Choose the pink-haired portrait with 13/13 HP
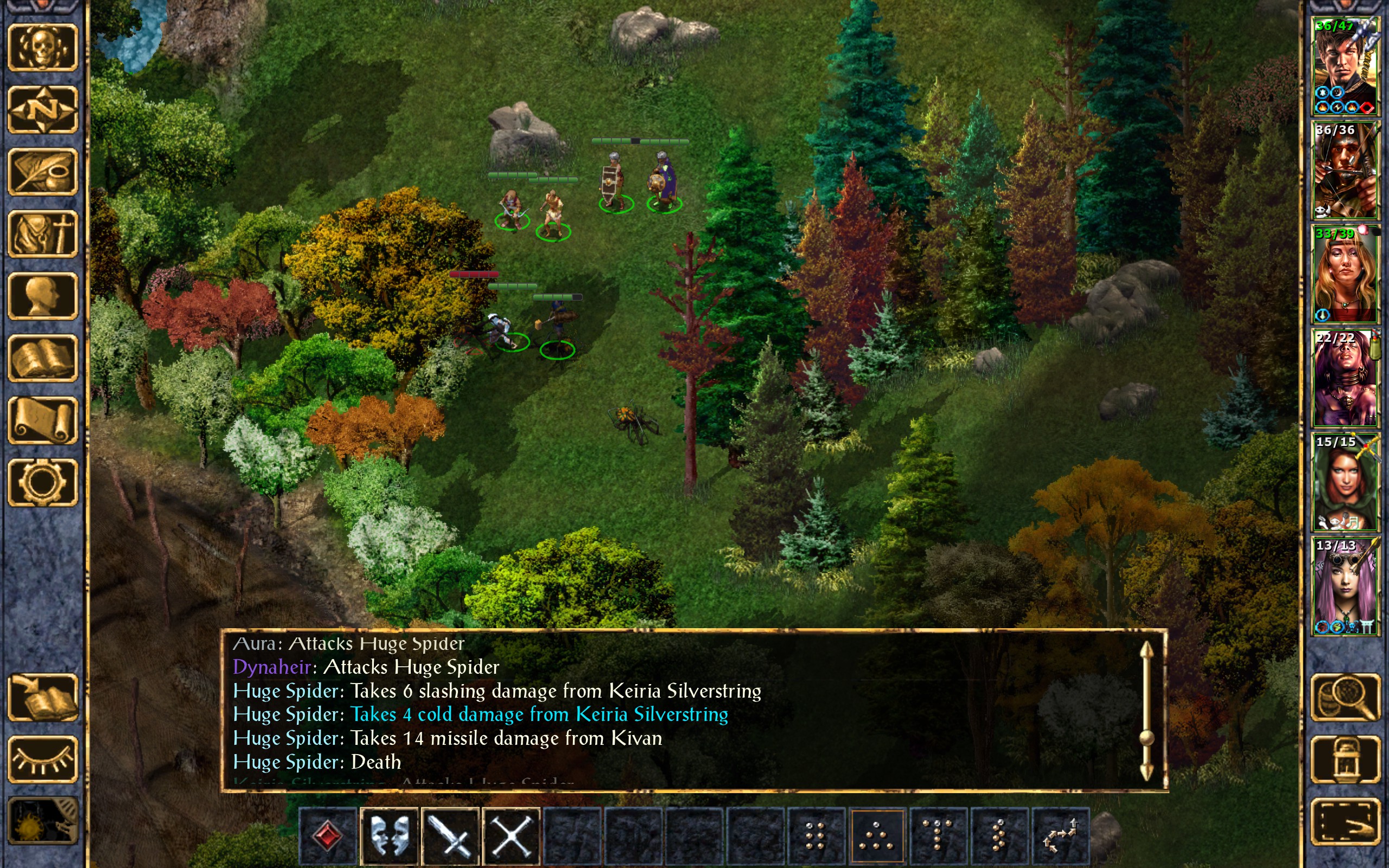The height and width of the screenshot is (868, 1389). 1345,586
